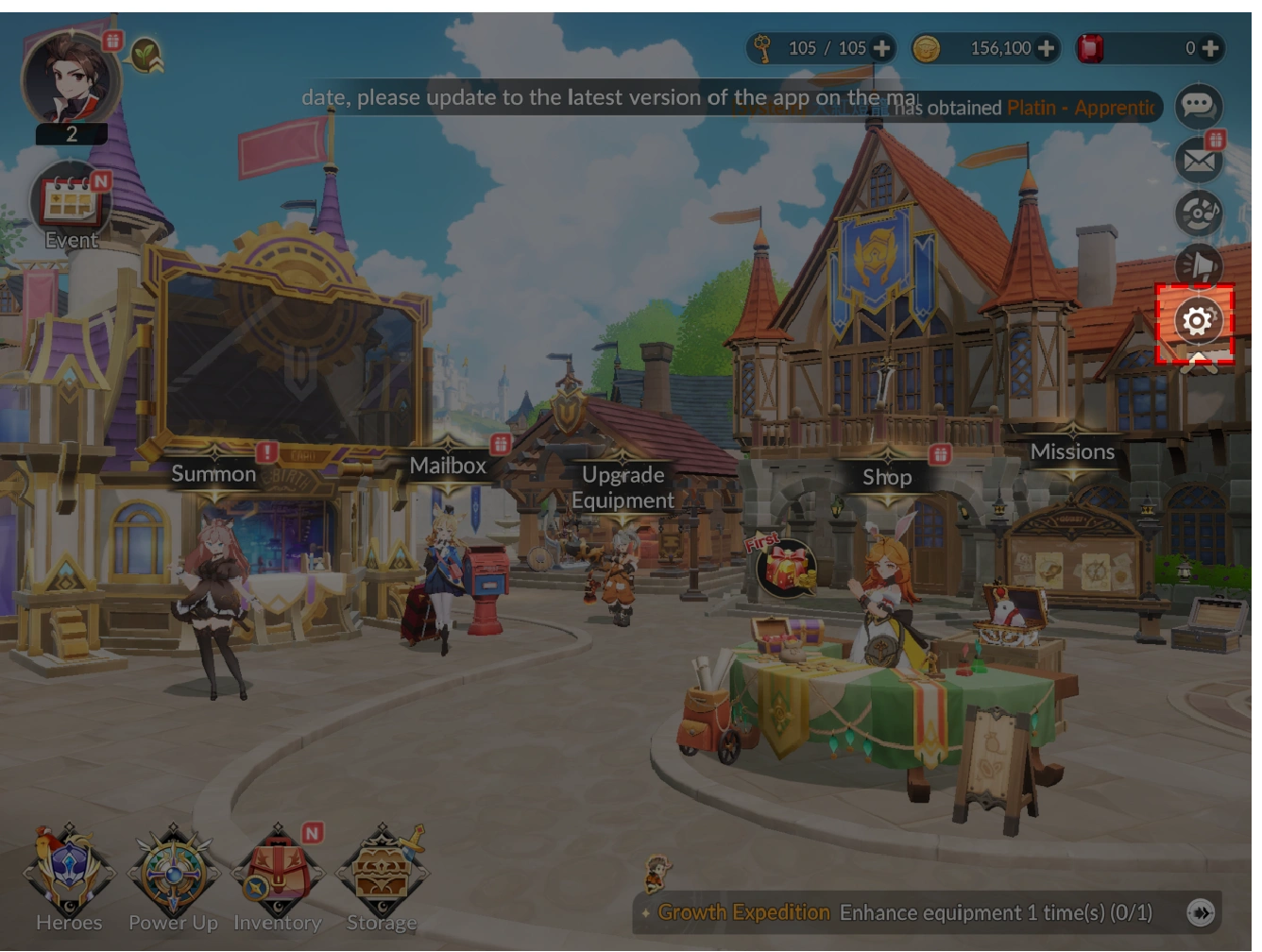Tap the player avatar portrait
The width and height of the screenshot is (1262, 952).
(x=71, y=79)
